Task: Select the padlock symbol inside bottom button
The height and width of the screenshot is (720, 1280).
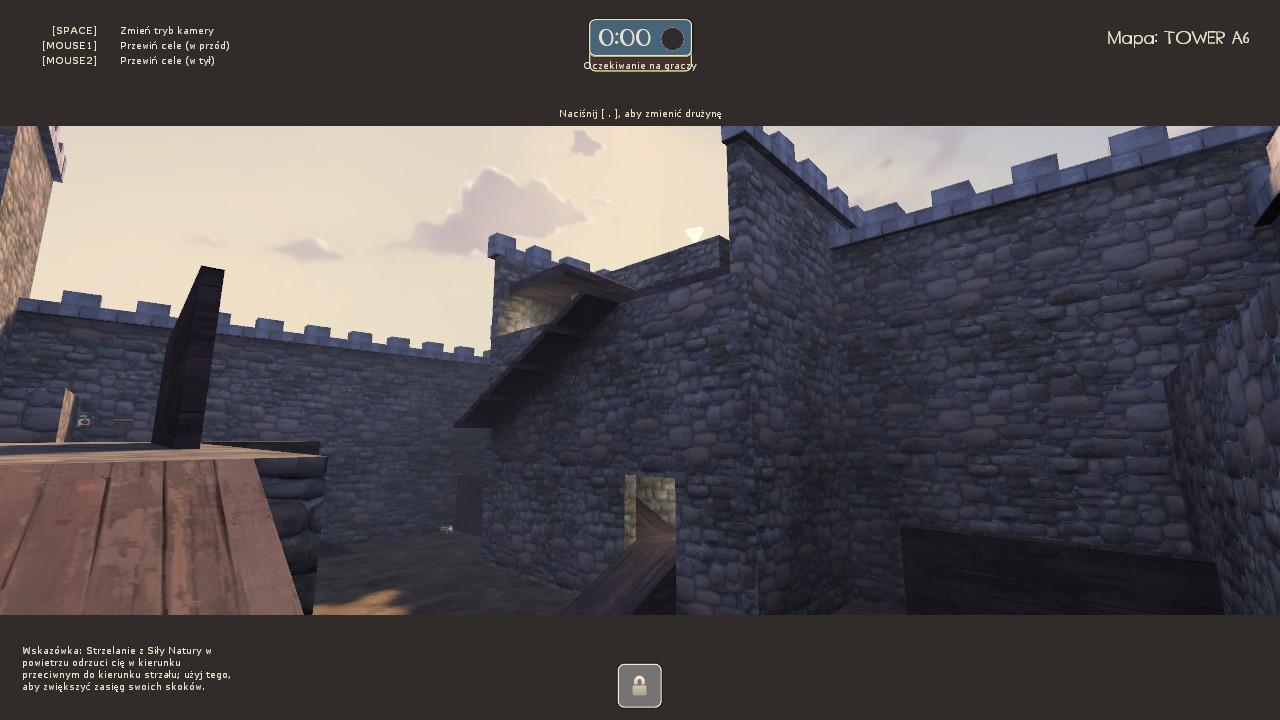Action: (x=639, y=685)
